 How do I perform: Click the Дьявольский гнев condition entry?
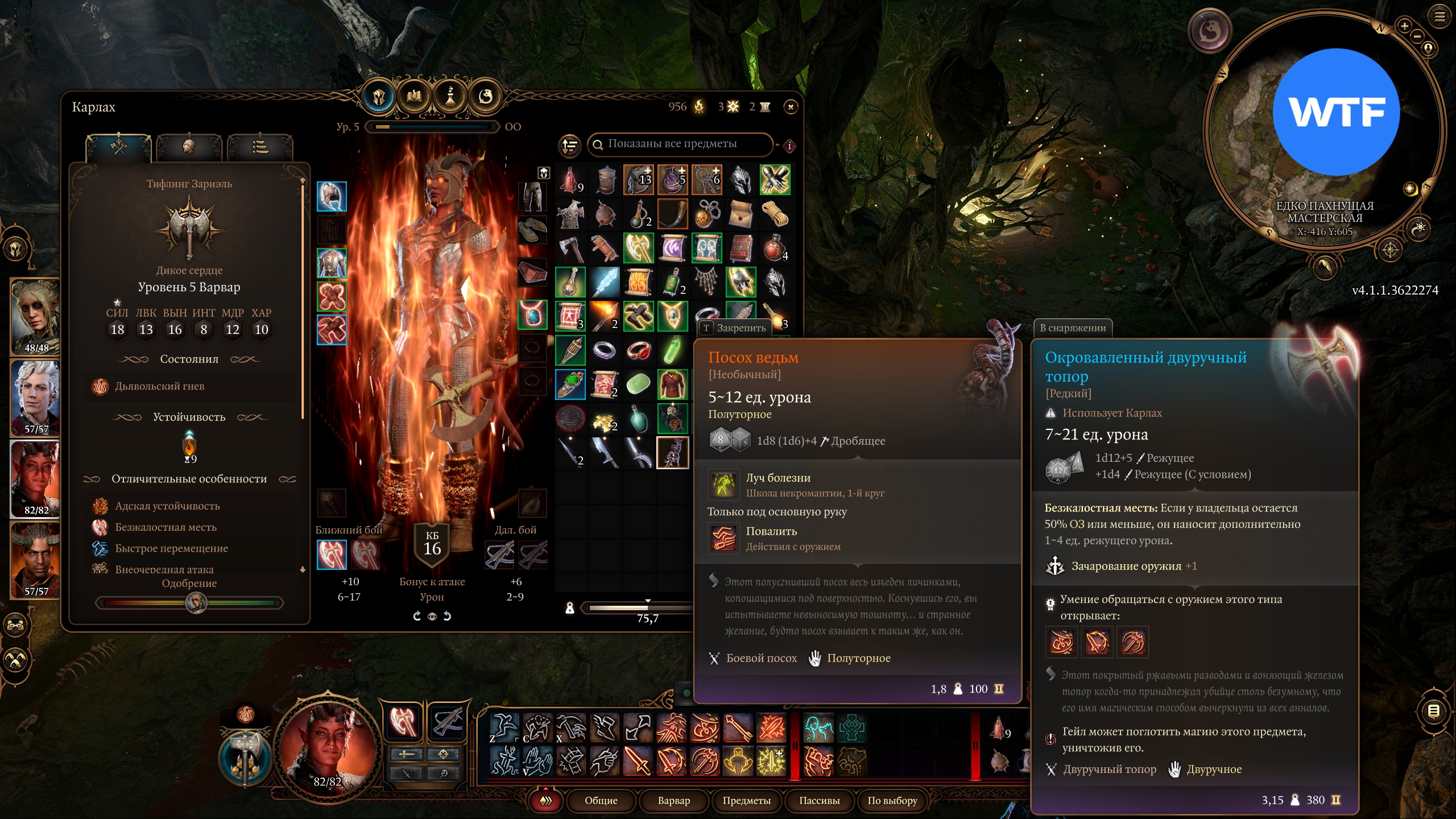coord(159,386)
